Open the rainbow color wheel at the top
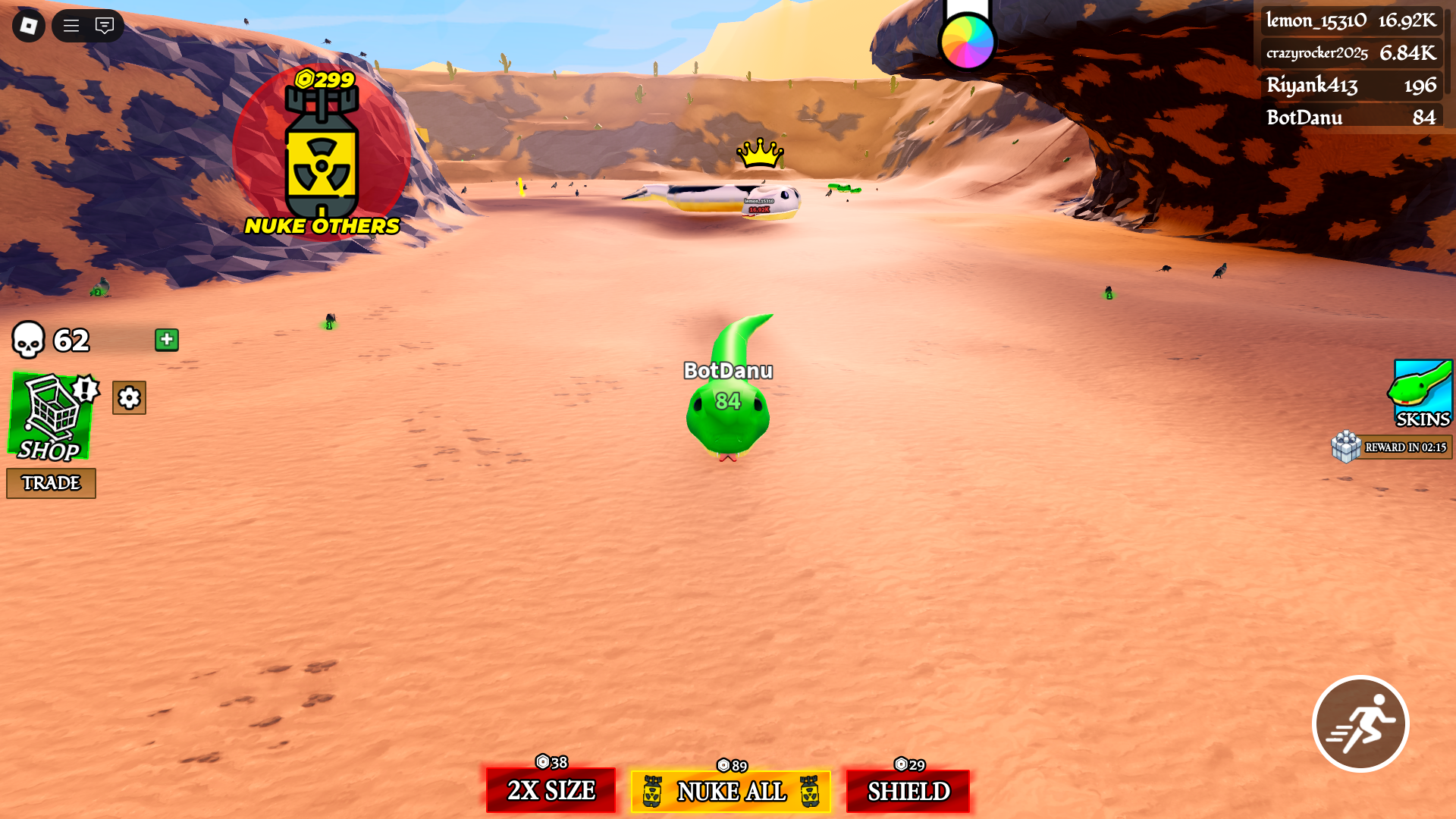The height and width of the screenshot is (819, 1456). click(x=967, y=41)
